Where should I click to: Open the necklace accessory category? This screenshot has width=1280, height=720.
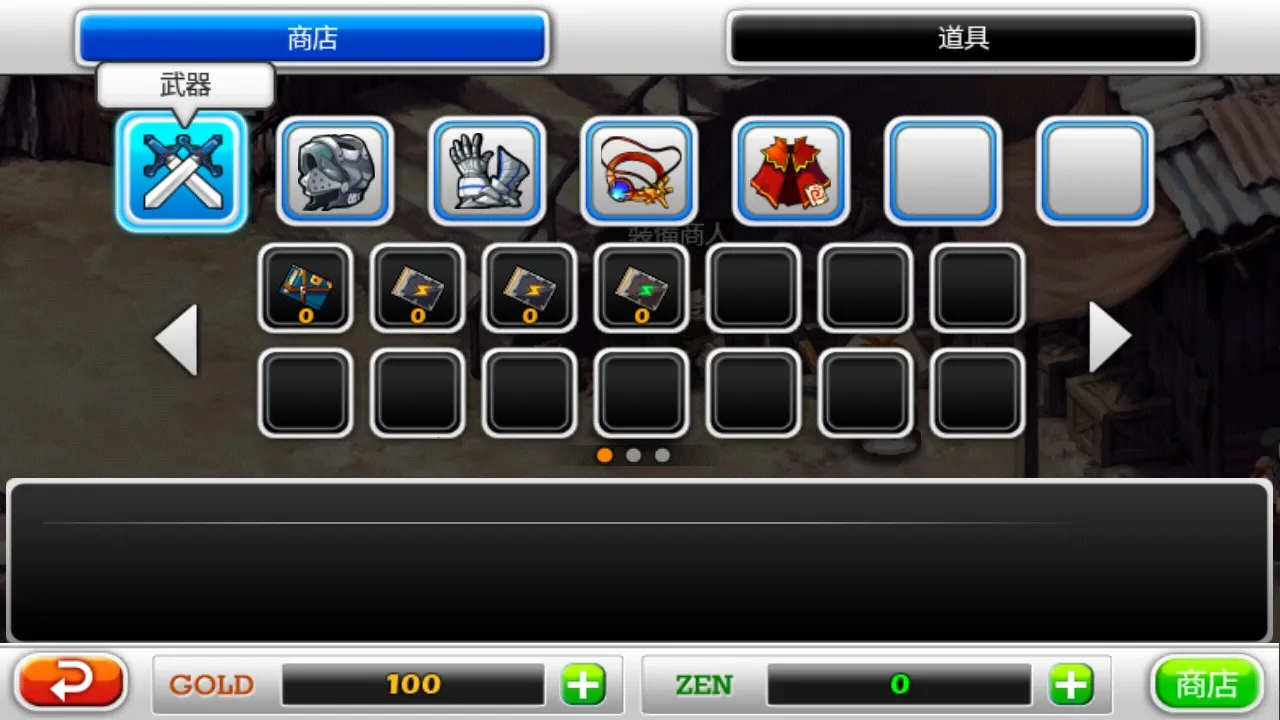(639, 171)
